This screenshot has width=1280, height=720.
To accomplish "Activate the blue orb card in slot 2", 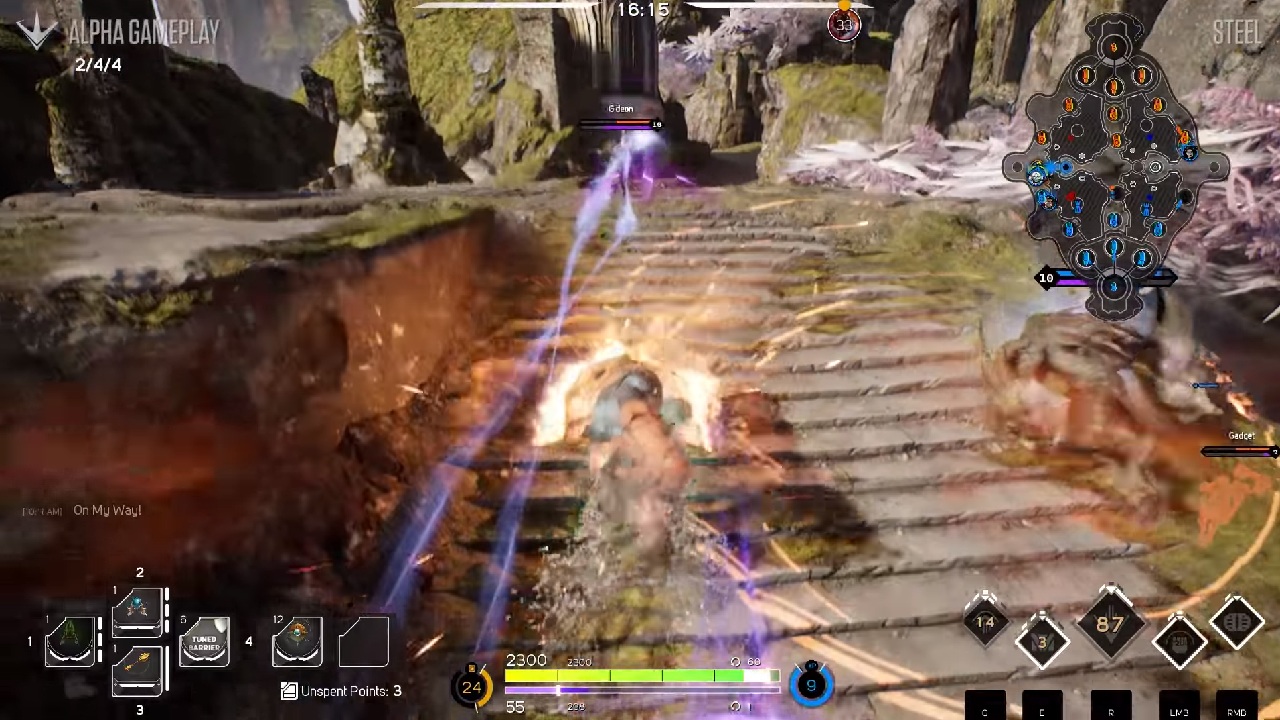I will pos(138,611).
